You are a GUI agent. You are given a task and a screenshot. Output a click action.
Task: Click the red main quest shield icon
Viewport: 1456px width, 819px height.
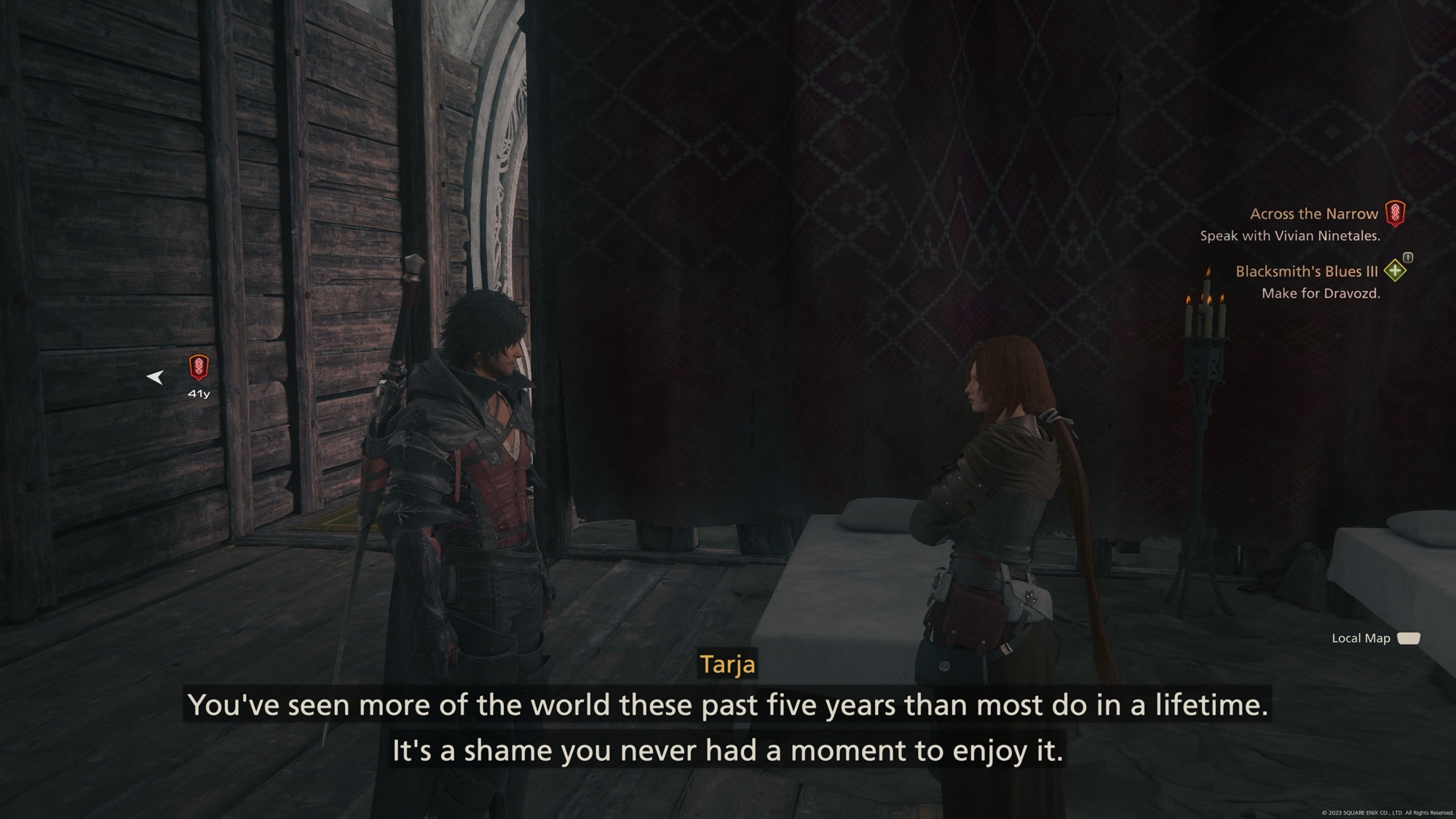point(1395,213)
